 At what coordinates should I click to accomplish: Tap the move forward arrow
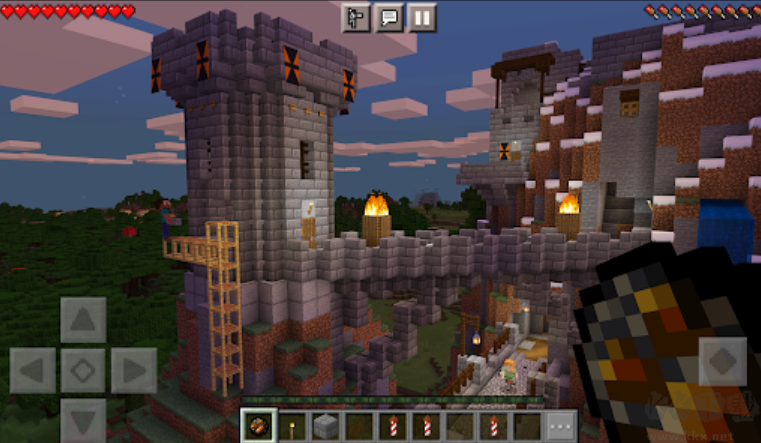tap(83, 320)
